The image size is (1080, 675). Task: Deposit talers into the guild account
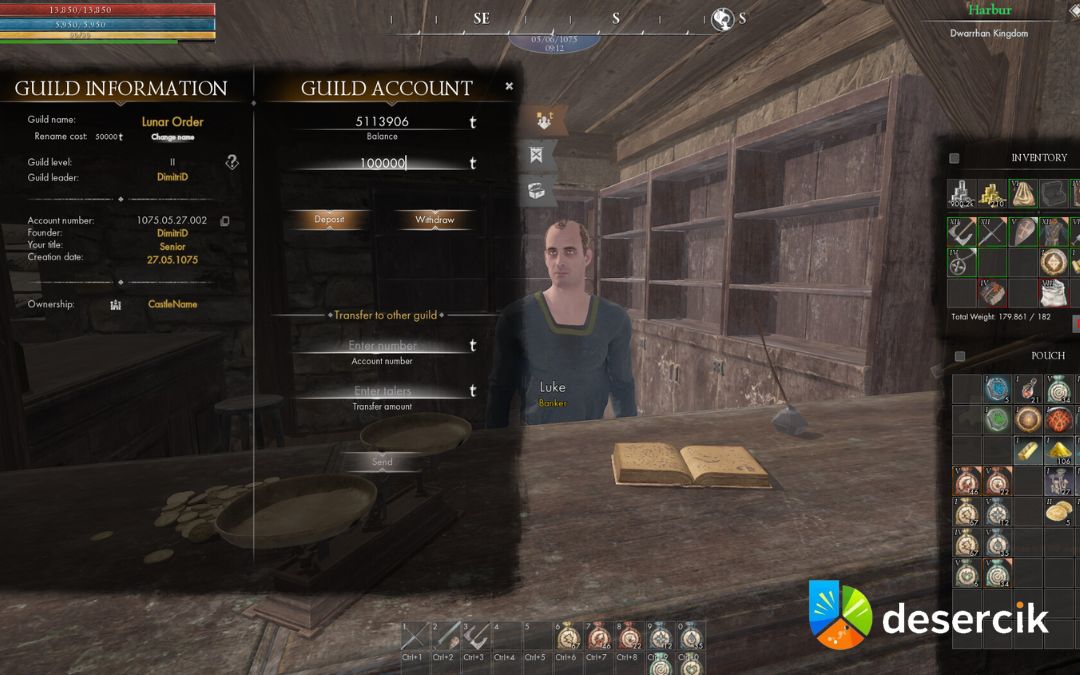click(329, 219)
